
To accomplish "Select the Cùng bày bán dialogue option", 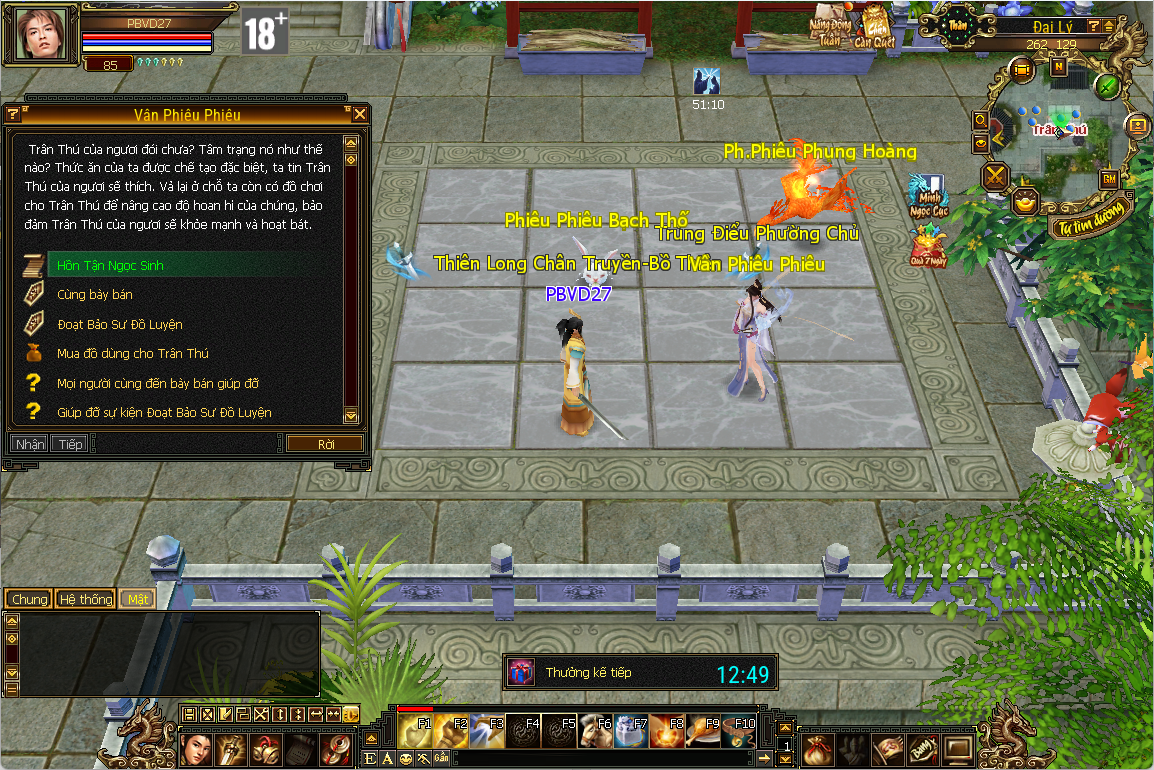I will pyautogui.click(x=95, y=295).
